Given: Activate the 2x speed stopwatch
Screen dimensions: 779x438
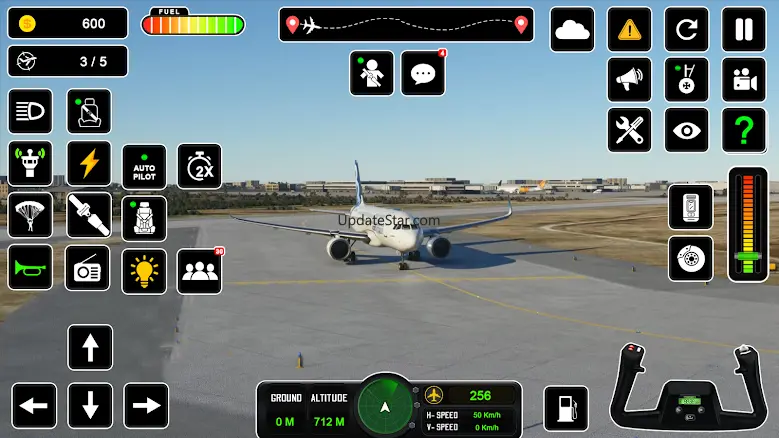Looking at the screenshot, I should point(199,166).
